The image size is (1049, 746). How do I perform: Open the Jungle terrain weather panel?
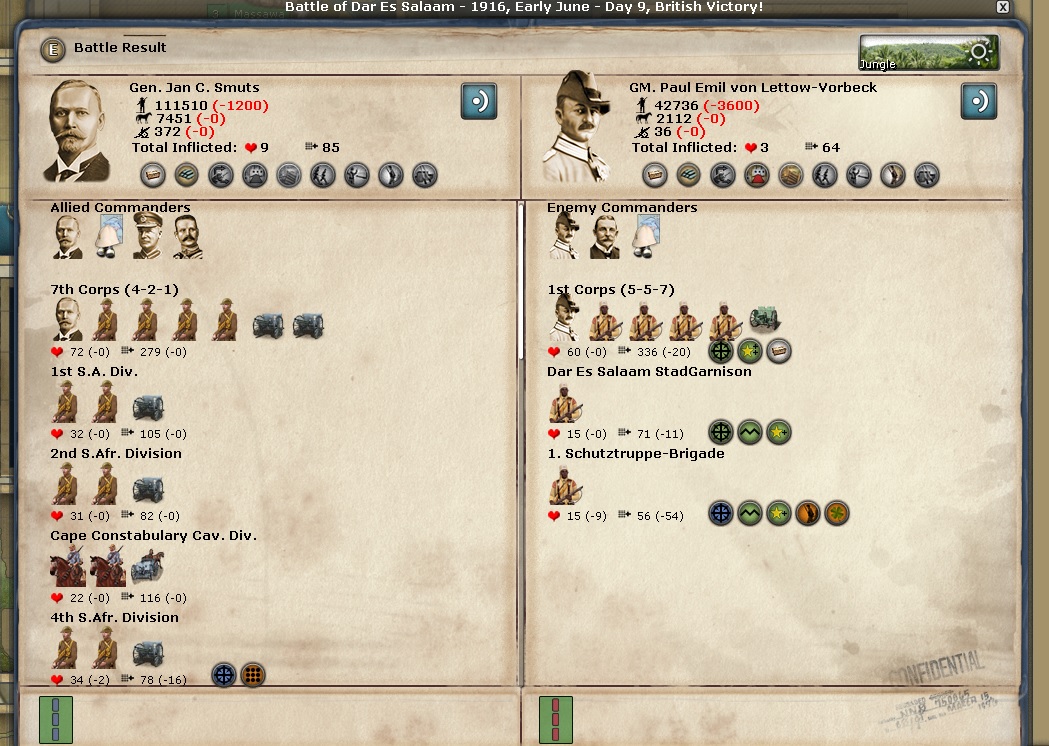pos(928,53)
